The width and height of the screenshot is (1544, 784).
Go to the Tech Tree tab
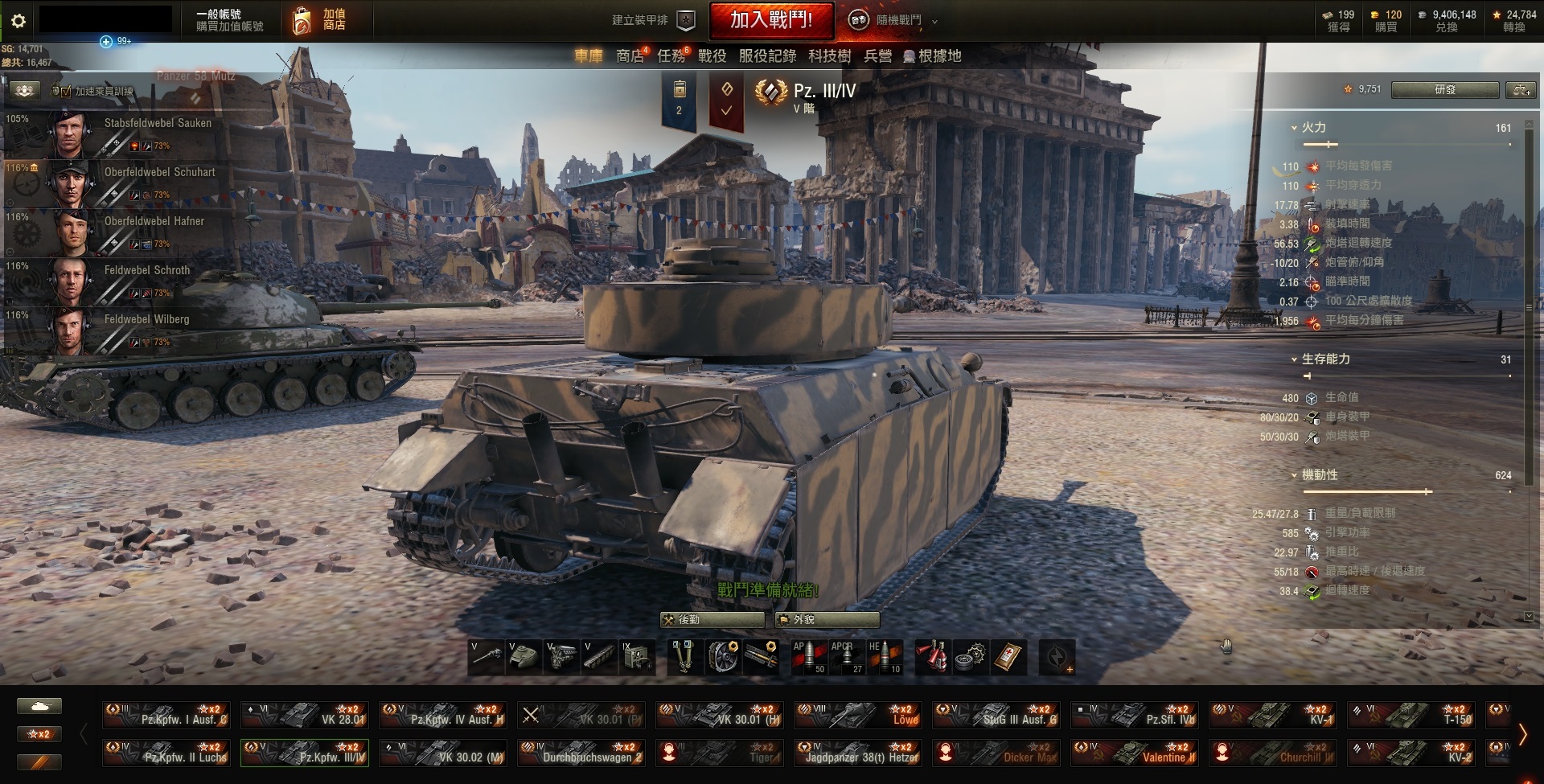(829, 55)
